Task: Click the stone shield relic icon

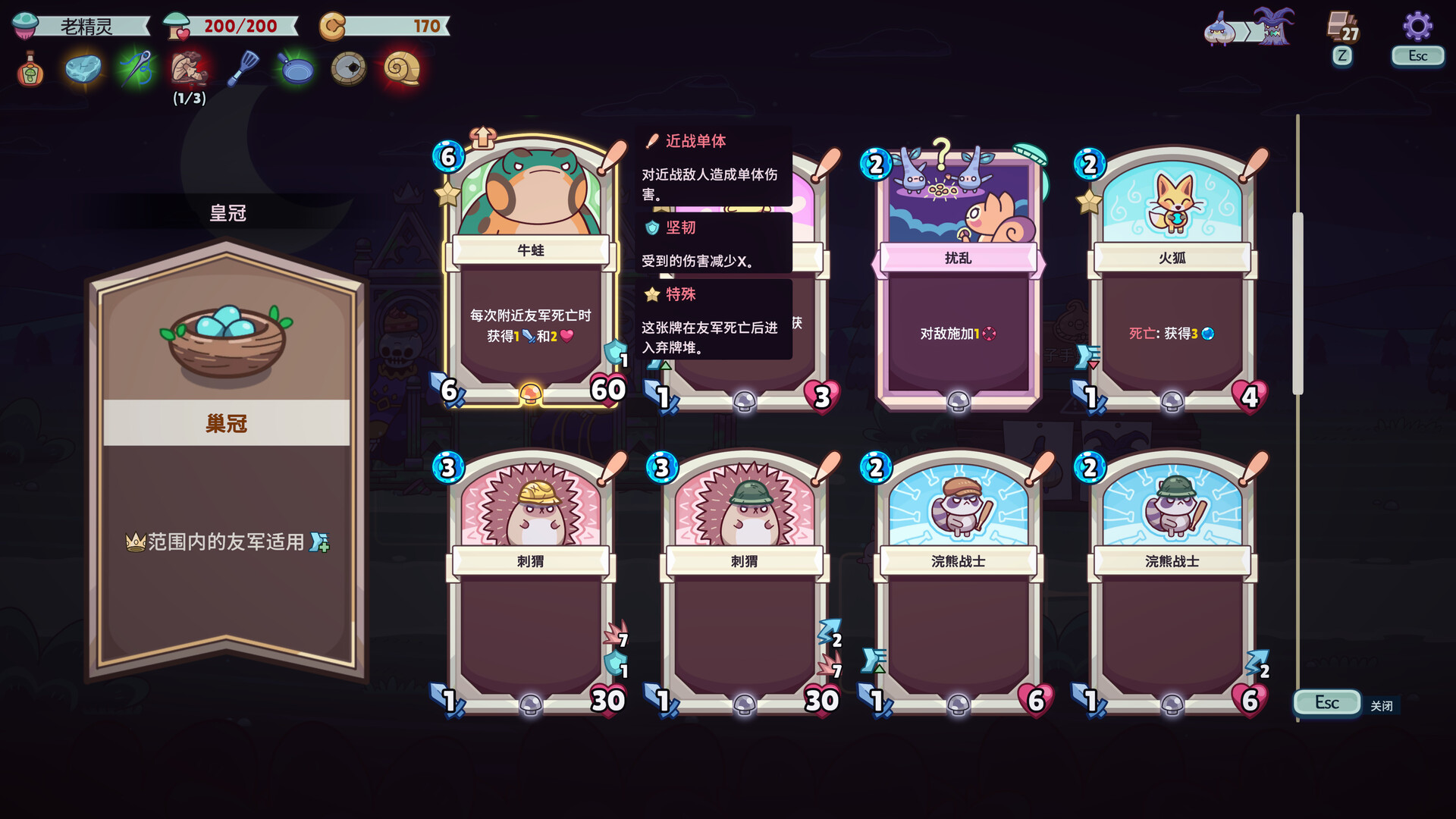Action: click(349, 69)
